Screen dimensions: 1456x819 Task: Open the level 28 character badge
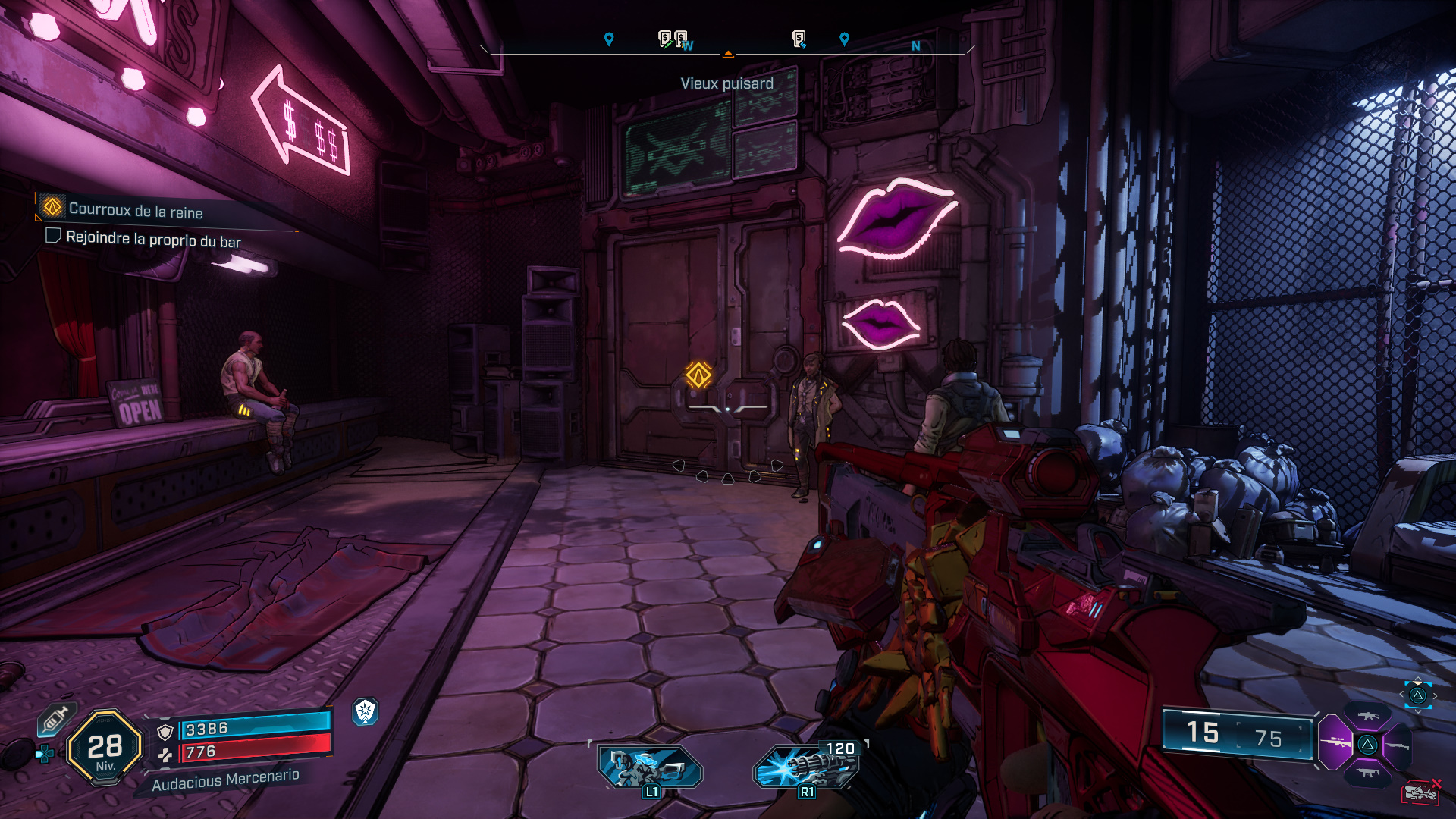pos(105,748)
